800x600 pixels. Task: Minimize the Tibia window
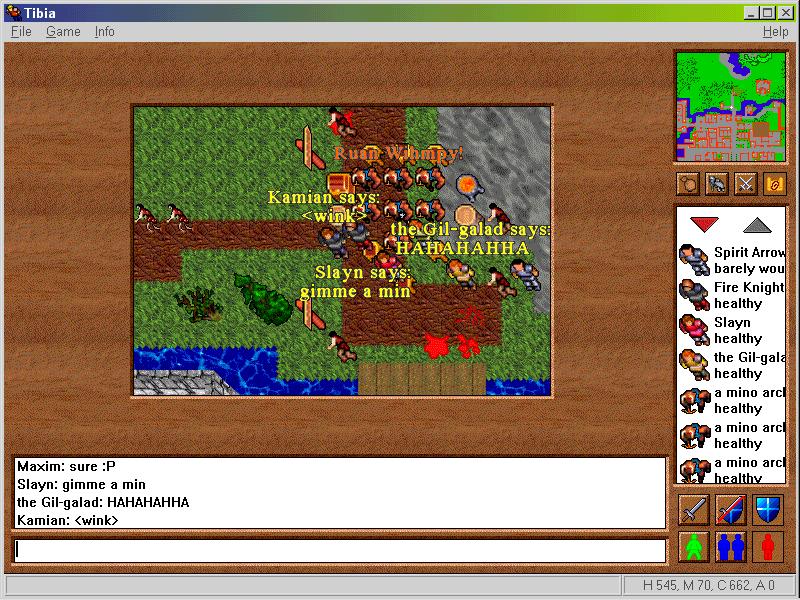[752, 12]
